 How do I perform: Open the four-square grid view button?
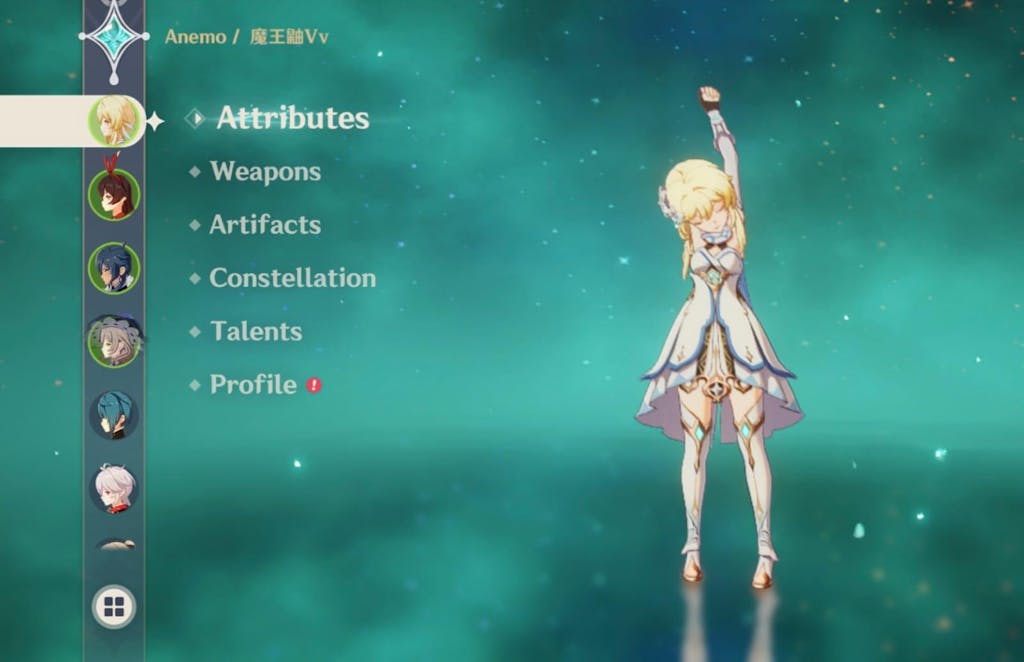[x=114, y=606]
